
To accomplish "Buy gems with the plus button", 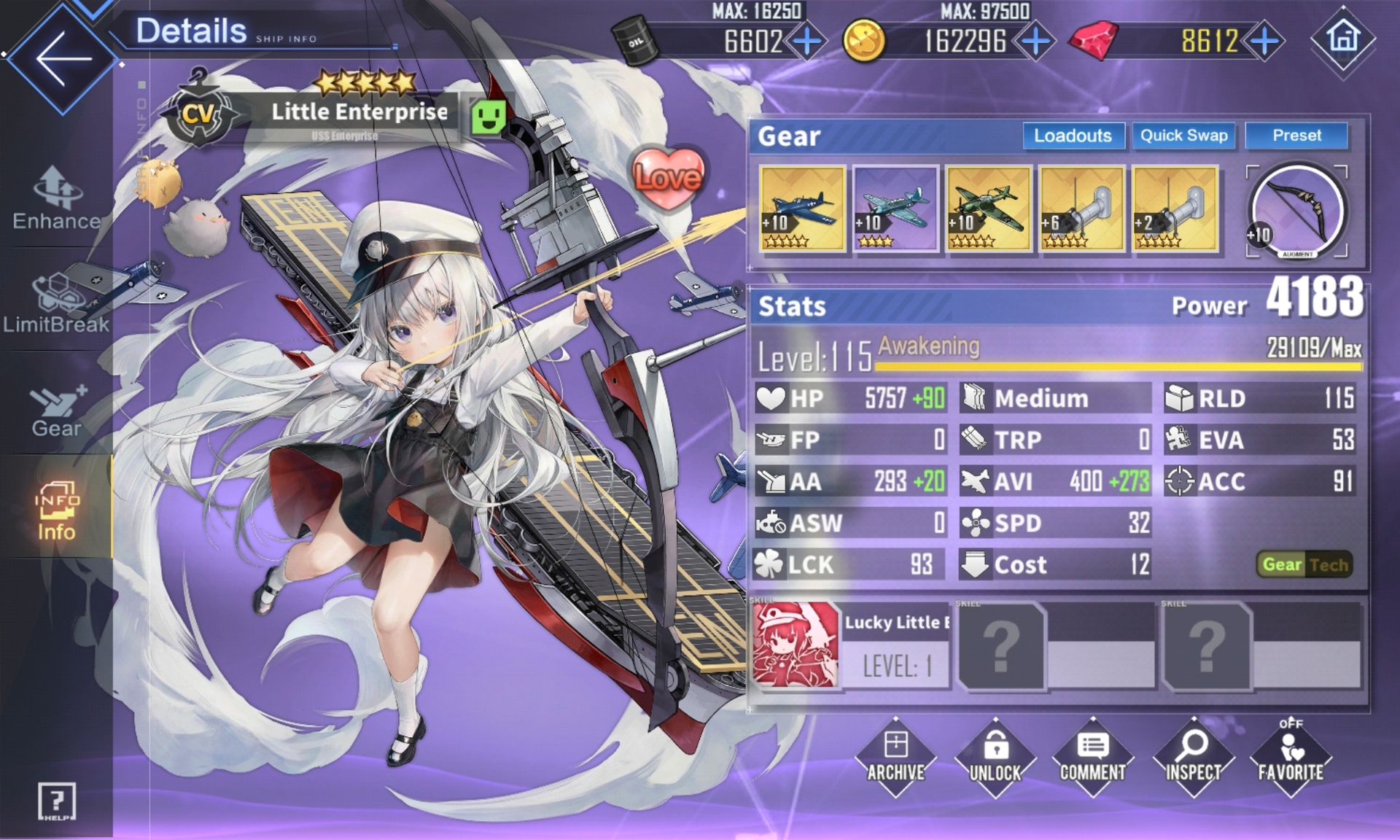I will pos(1265,41).
